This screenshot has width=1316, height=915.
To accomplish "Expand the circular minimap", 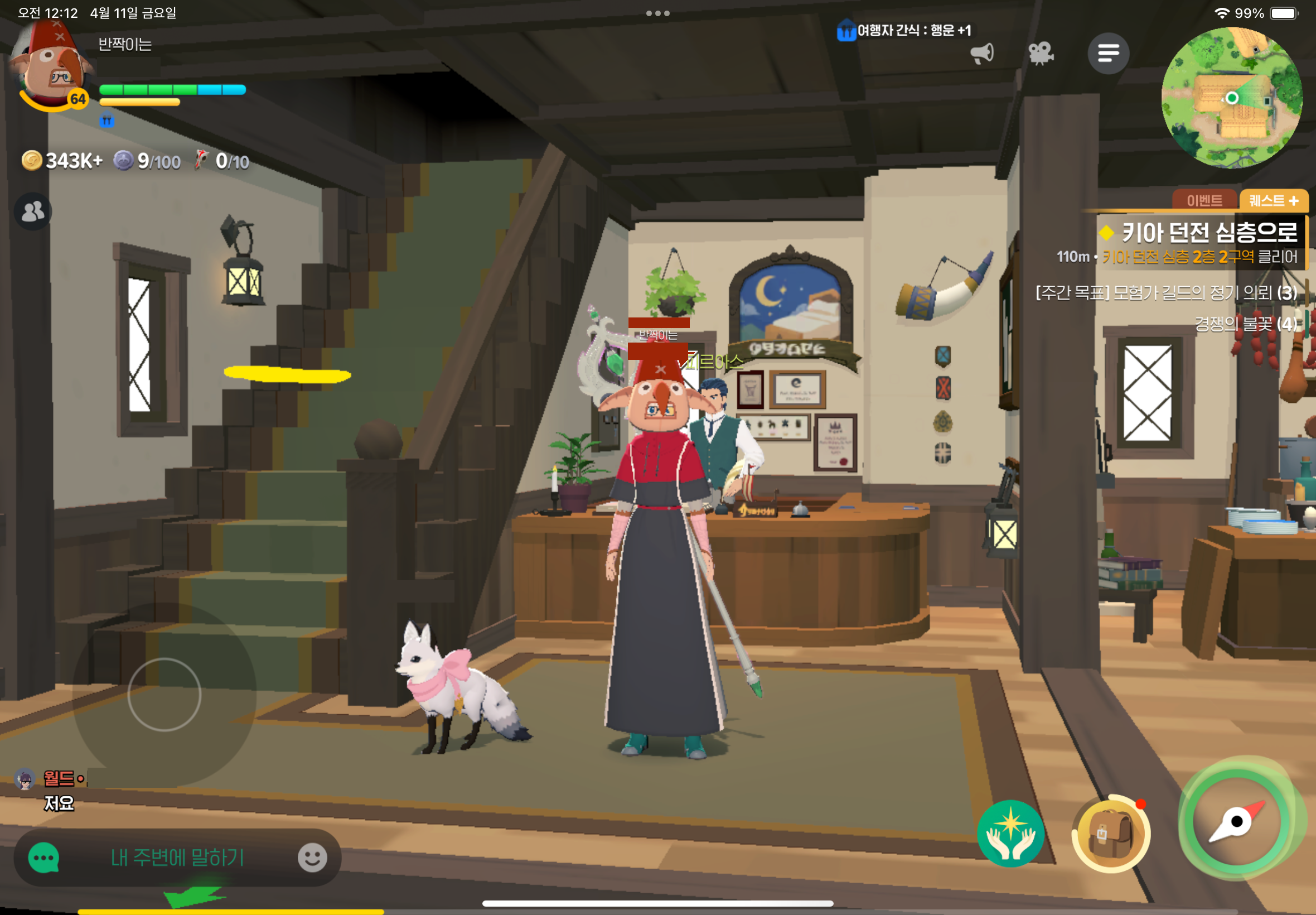I will [x=1232, y=98].
